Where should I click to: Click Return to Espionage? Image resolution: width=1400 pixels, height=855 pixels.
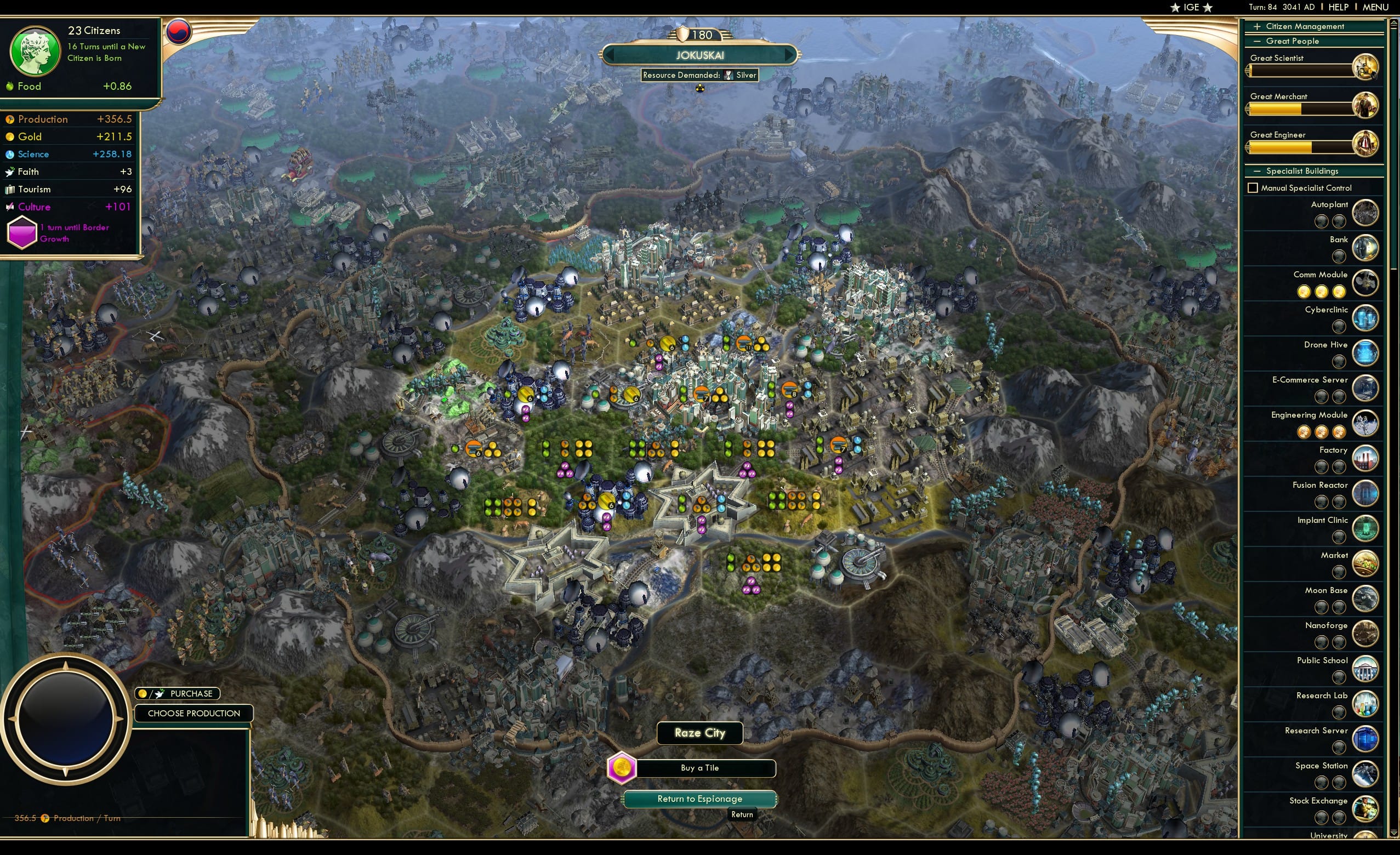pyautogui.click(x=699, y=799)
